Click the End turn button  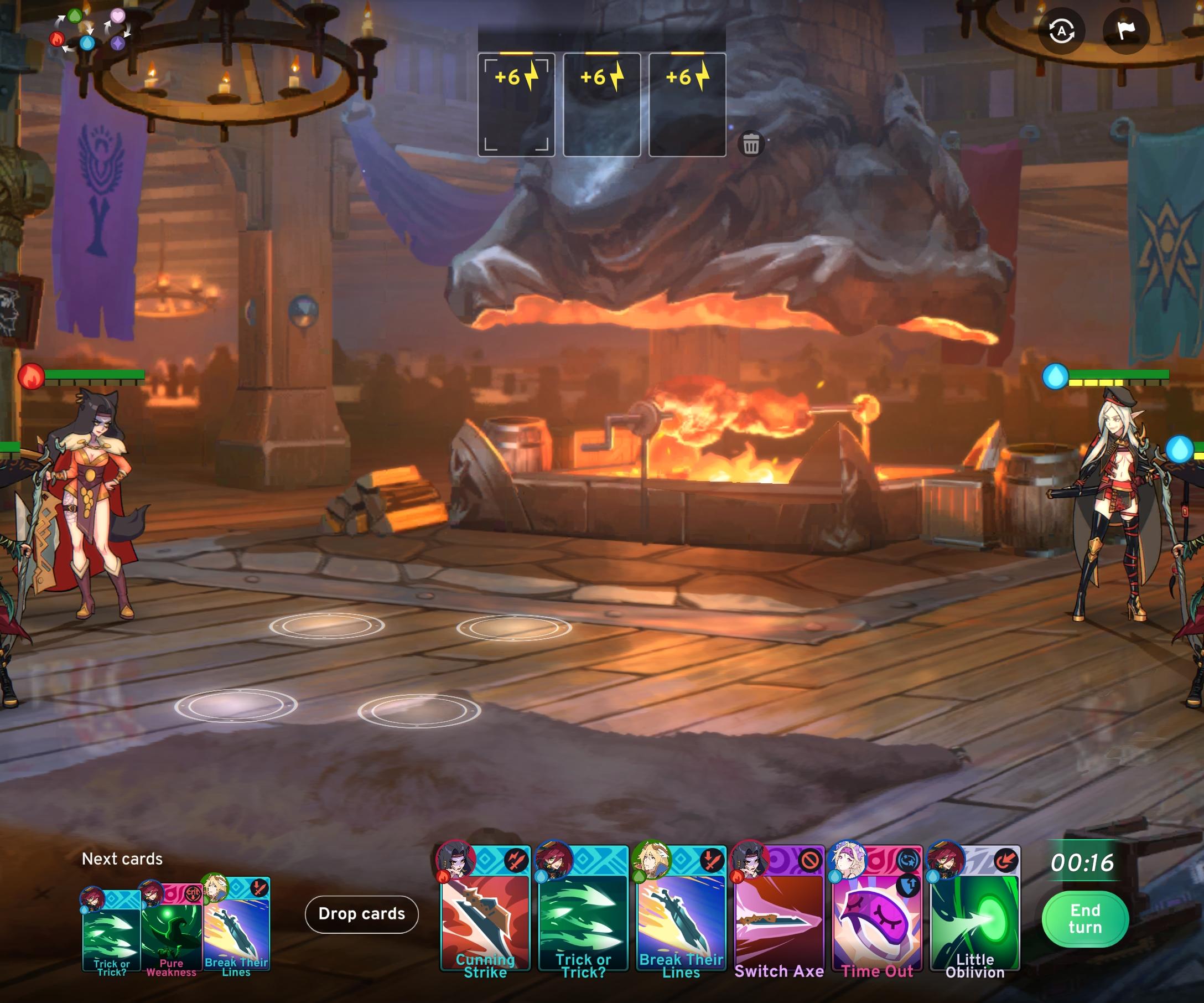[x=1084, y=919]
